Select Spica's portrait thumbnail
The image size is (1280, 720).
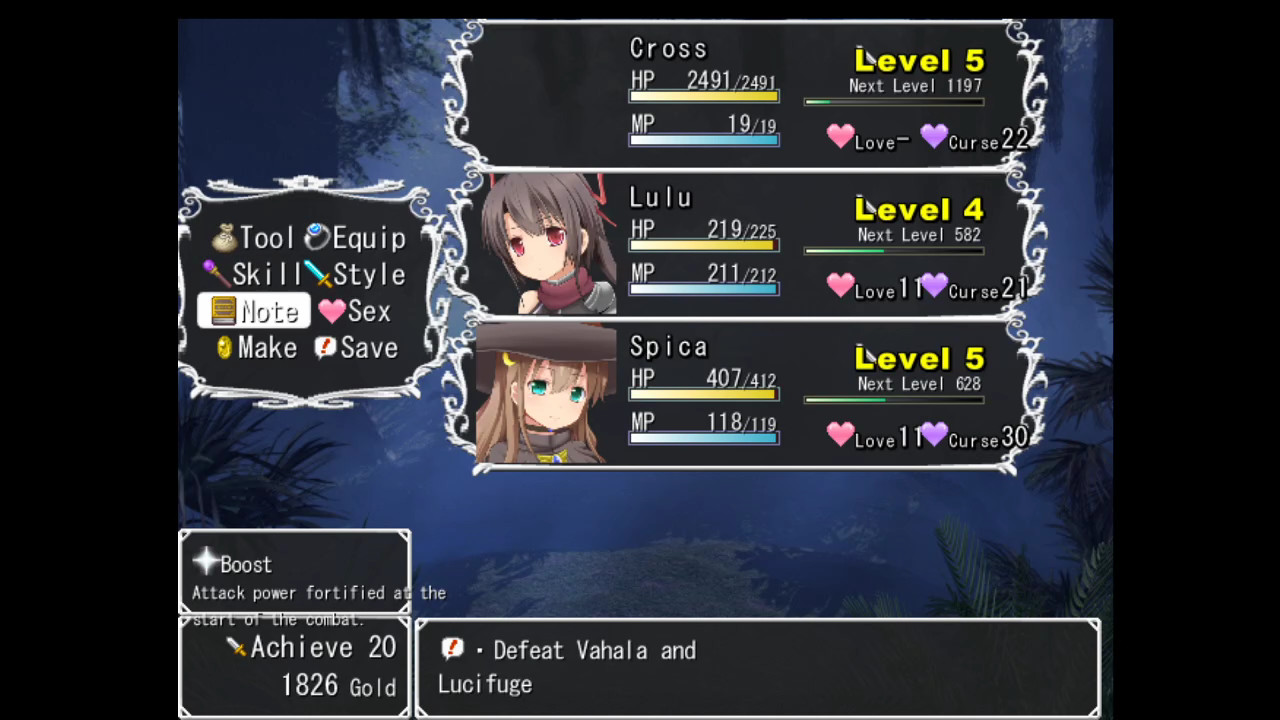pyautogui.click(x=550, y=393)
